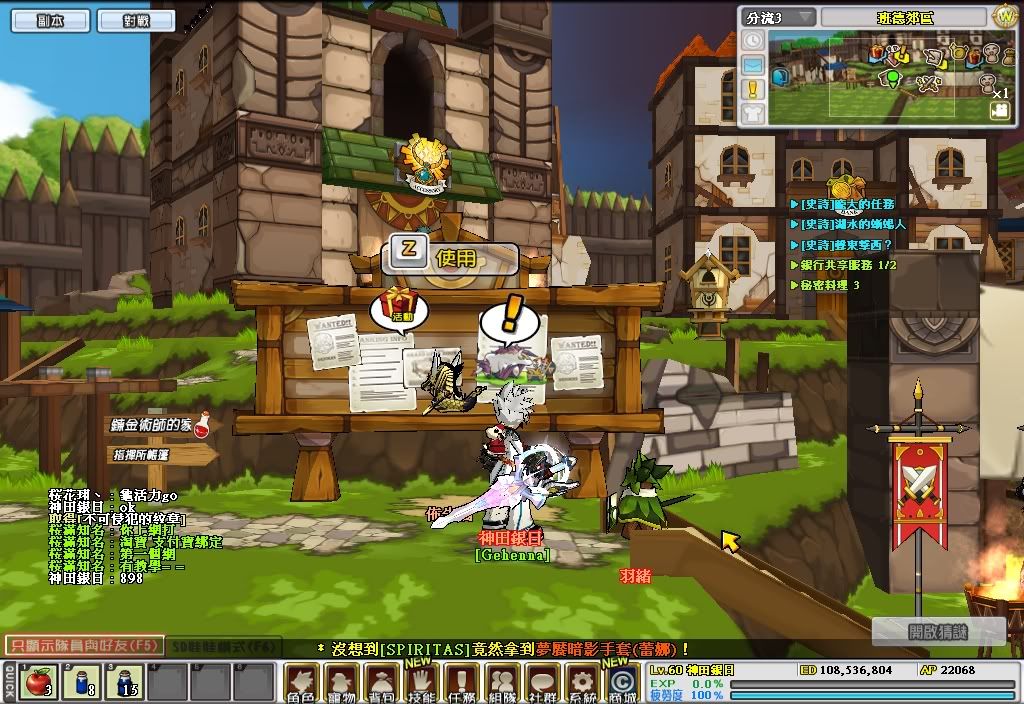Toggle the minimap camera zoom button

point(999,110)
